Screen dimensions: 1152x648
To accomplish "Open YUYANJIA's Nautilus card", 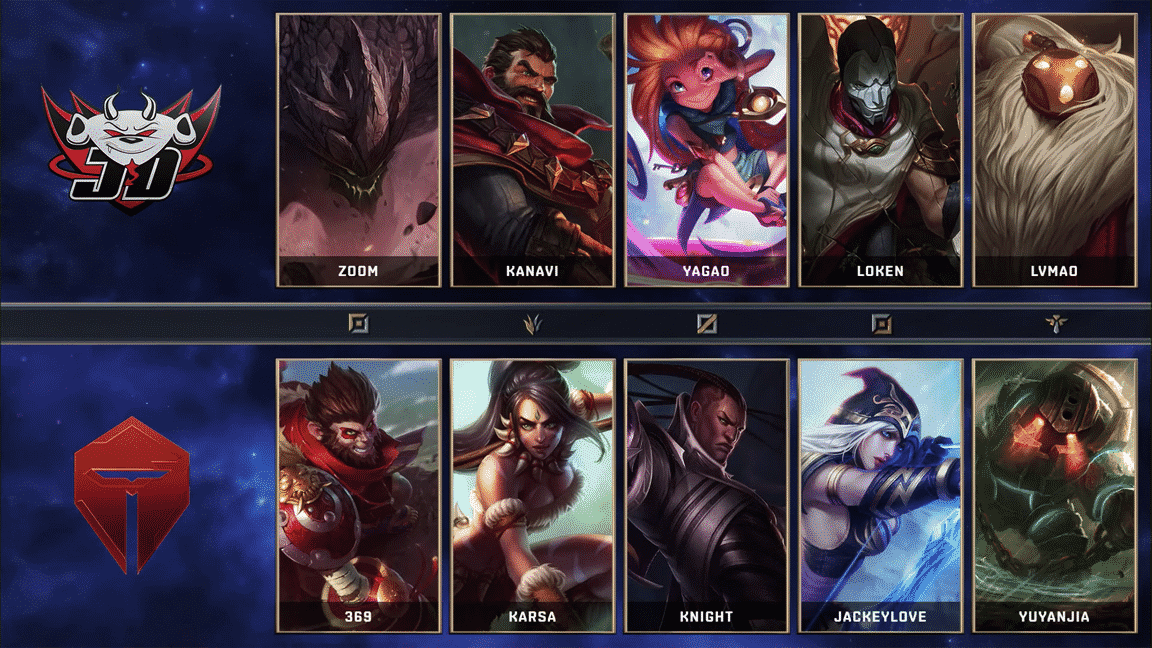I will (x=1054, y=495).
